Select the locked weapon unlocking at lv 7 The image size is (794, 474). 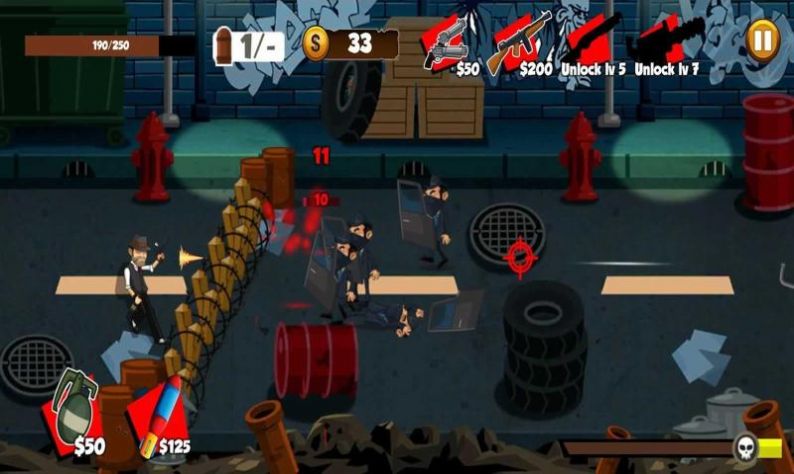663,44
